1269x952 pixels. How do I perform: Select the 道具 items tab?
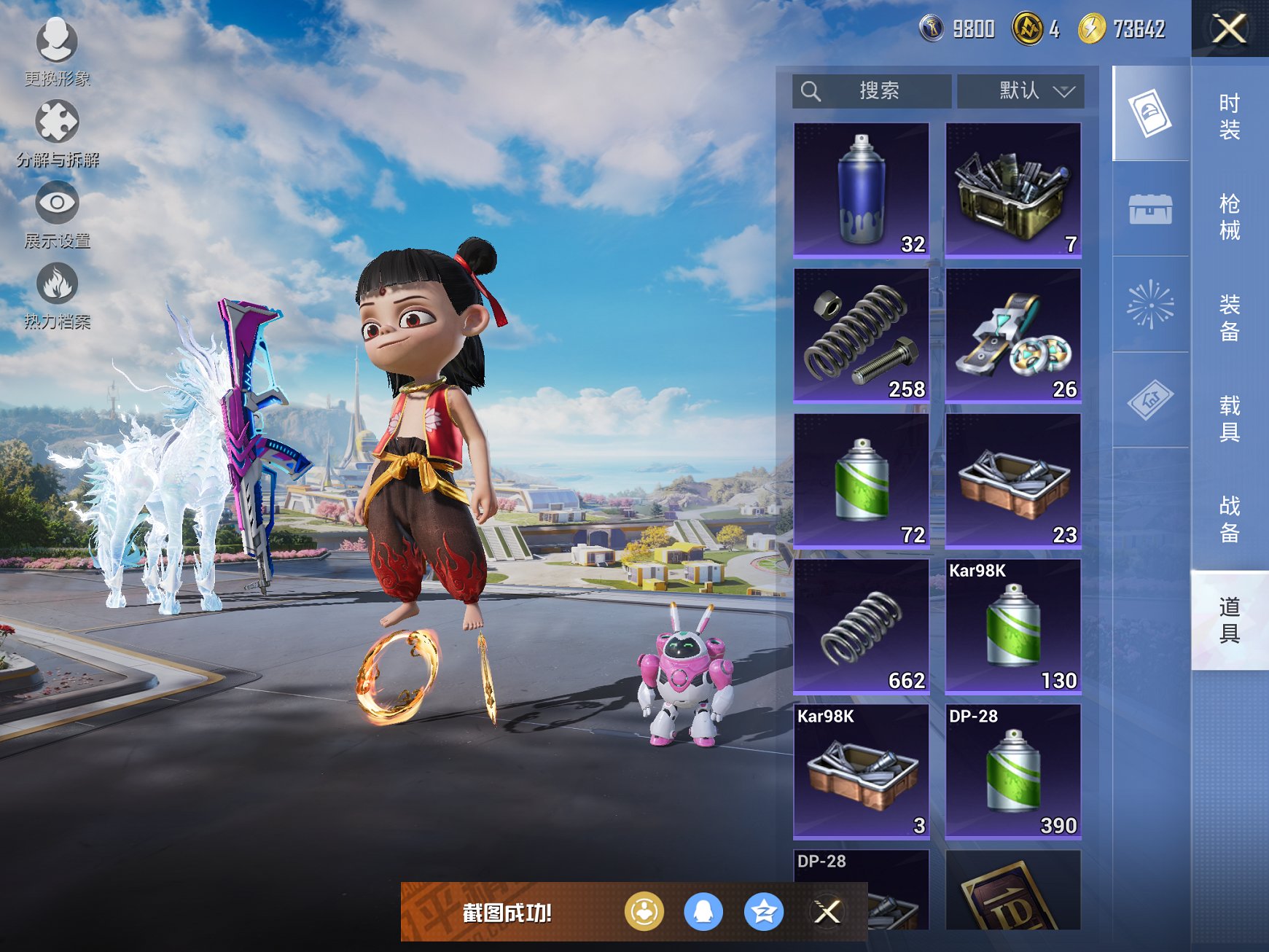(1229, 620)
